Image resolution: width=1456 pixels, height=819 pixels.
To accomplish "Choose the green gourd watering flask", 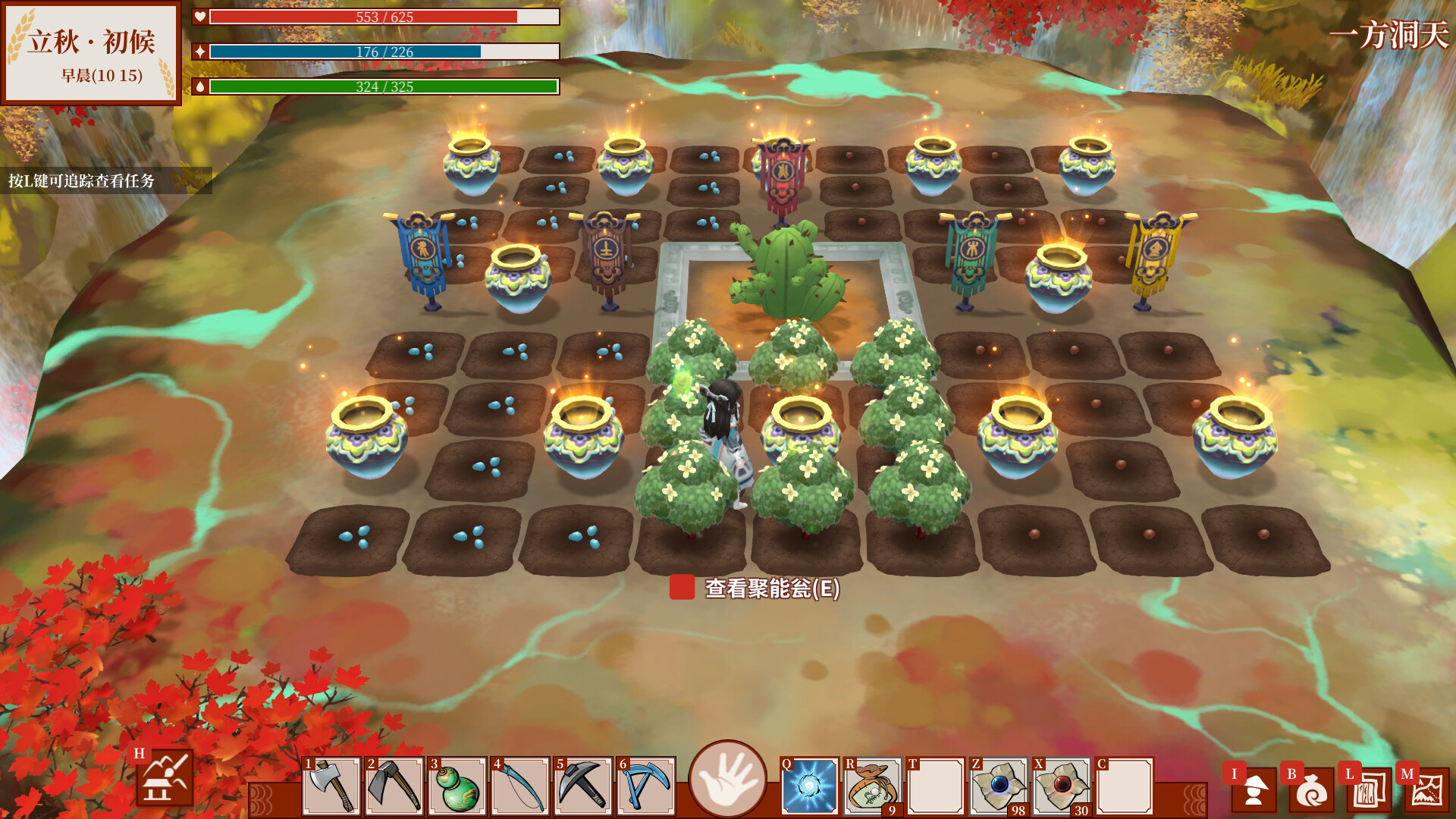I will pos(457,786).
